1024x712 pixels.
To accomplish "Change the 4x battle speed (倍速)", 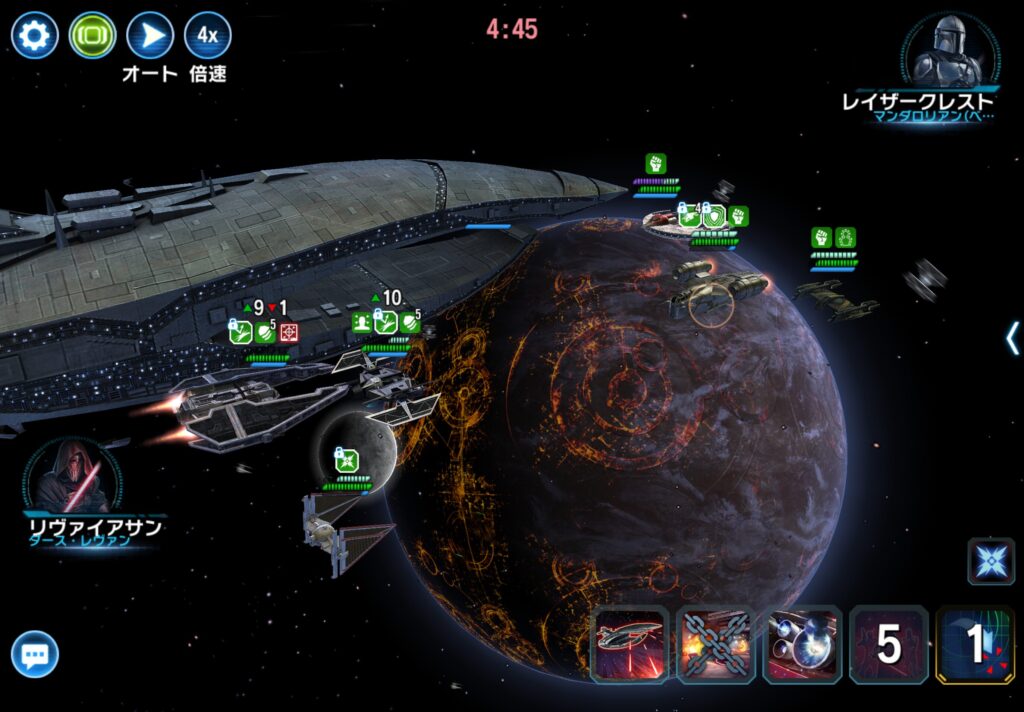I will (207, 36).
